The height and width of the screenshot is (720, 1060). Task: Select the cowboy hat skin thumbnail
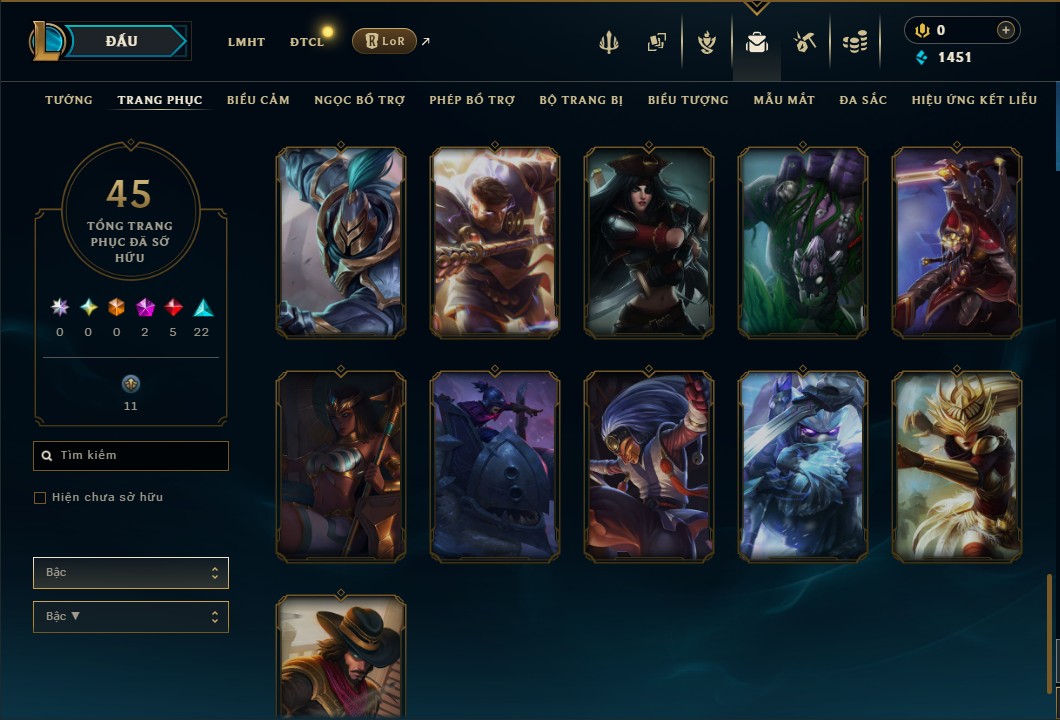click(x=341, y=656)
